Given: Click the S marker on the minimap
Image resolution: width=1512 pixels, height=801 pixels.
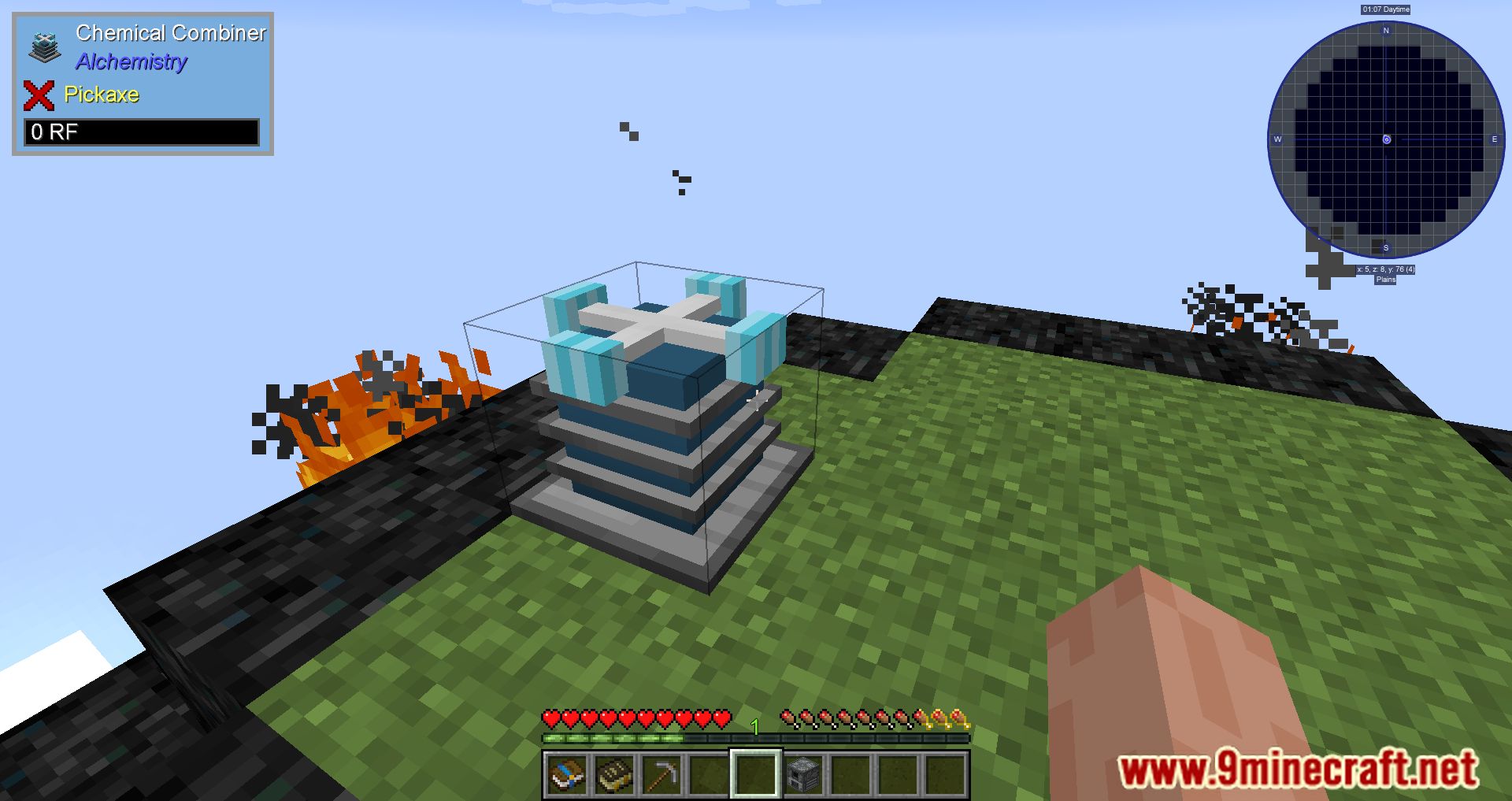Looking at the screenshot, I should (1385, 247).
